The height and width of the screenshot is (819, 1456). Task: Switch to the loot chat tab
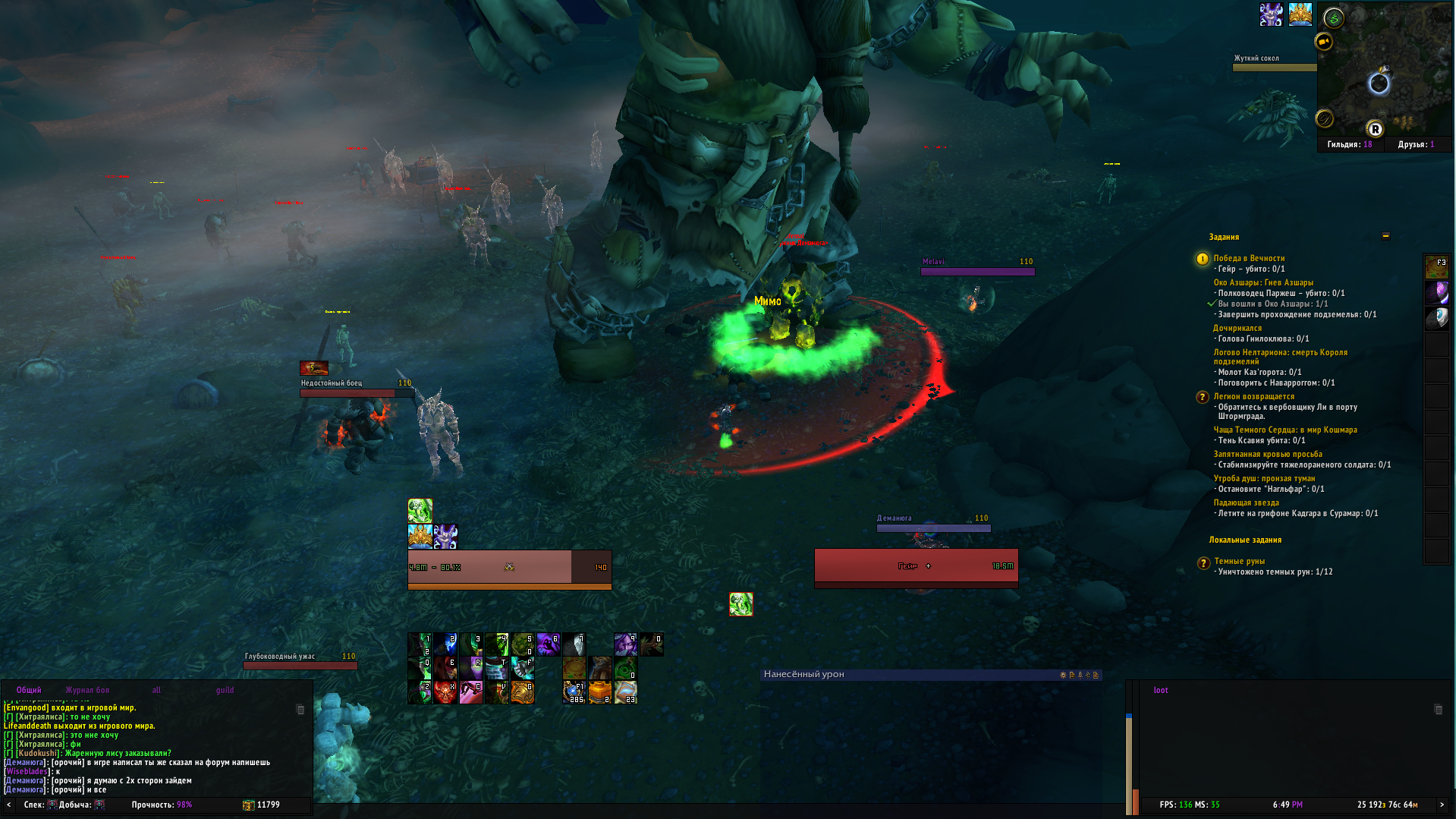1160,690
